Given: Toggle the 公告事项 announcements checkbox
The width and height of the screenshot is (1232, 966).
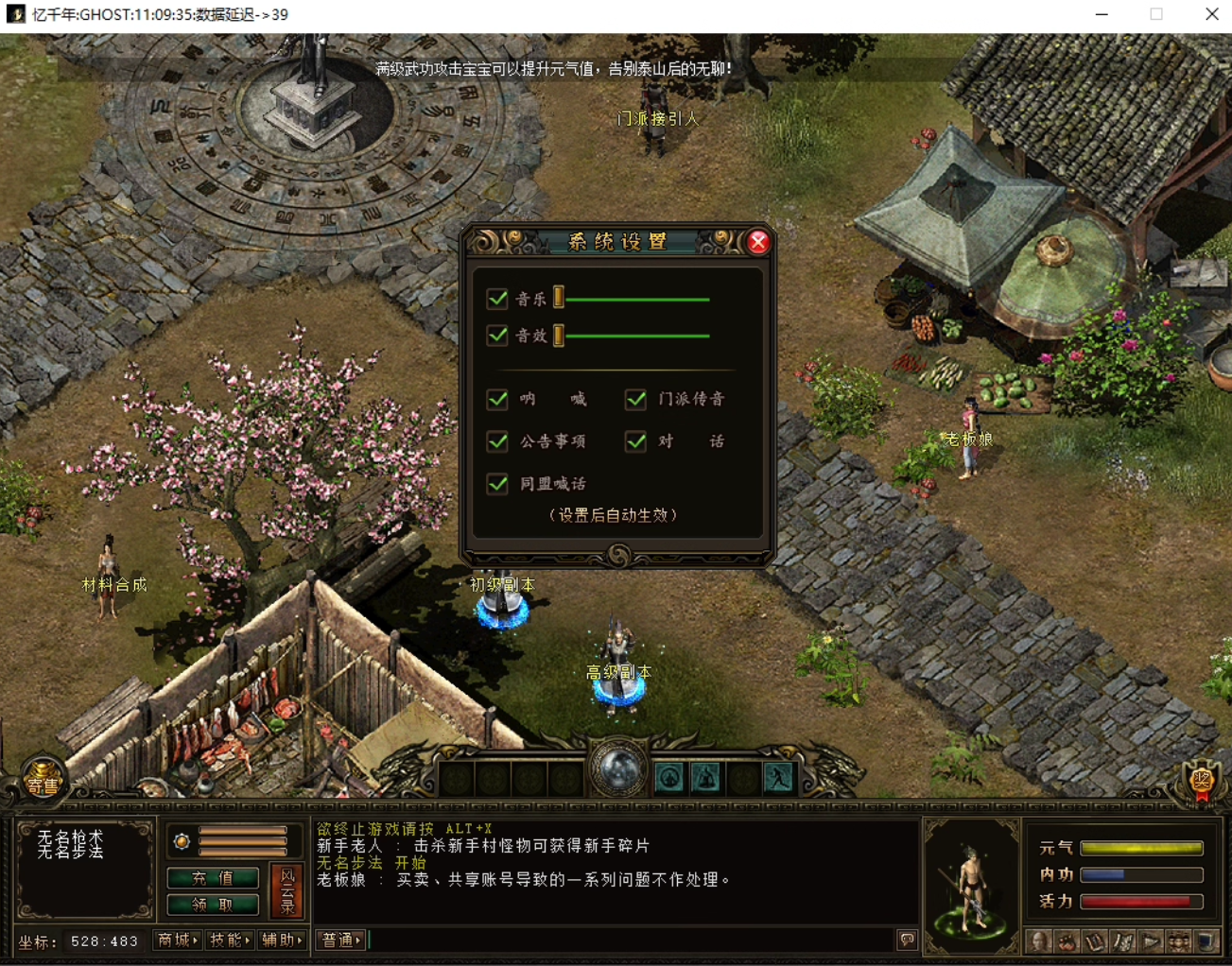Looking at the screenshot, I should 497,441.
